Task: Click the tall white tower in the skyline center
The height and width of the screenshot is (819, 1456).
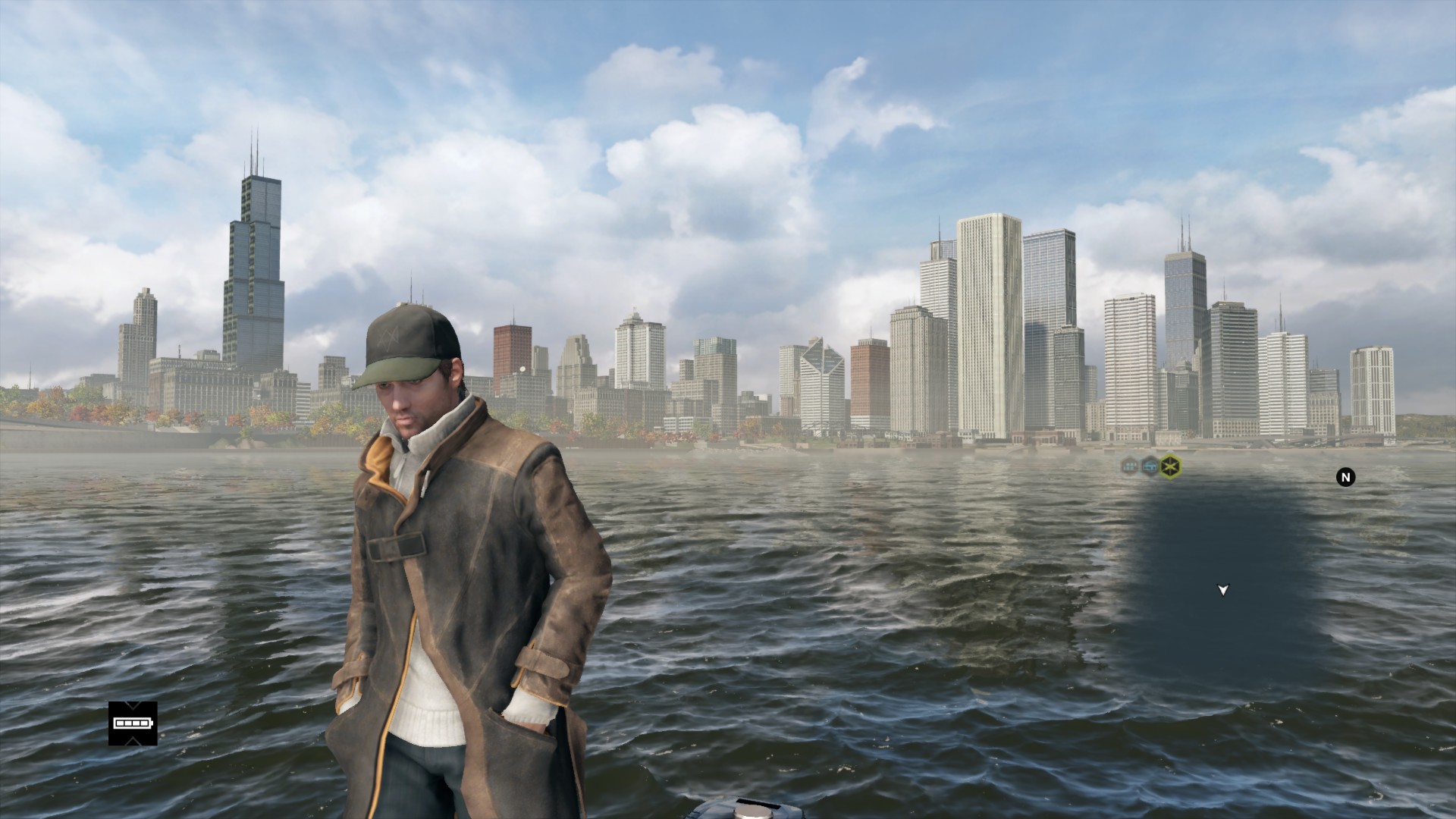Action: tap(986, 303)
